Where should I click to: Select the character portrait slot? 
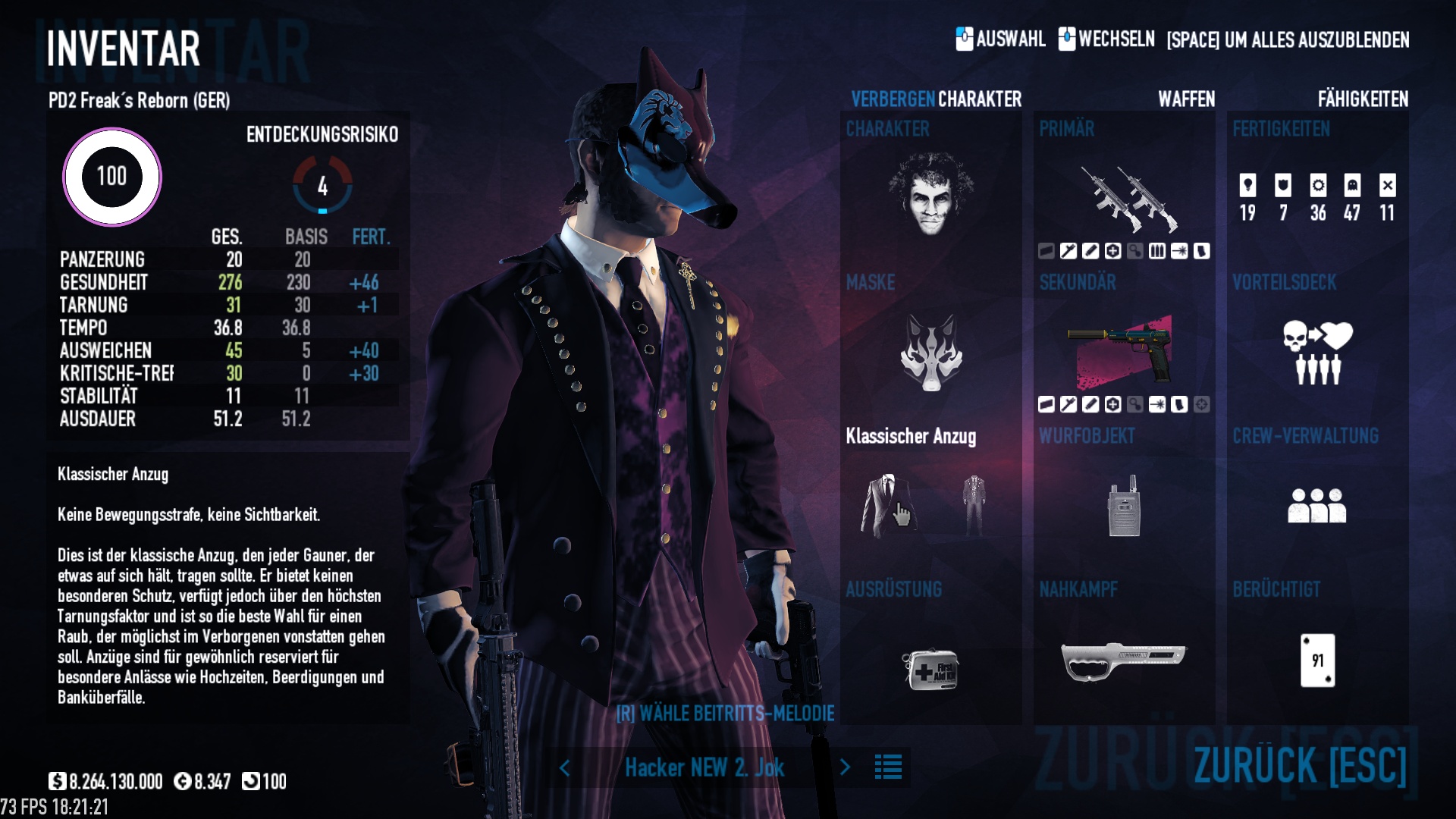930,194
